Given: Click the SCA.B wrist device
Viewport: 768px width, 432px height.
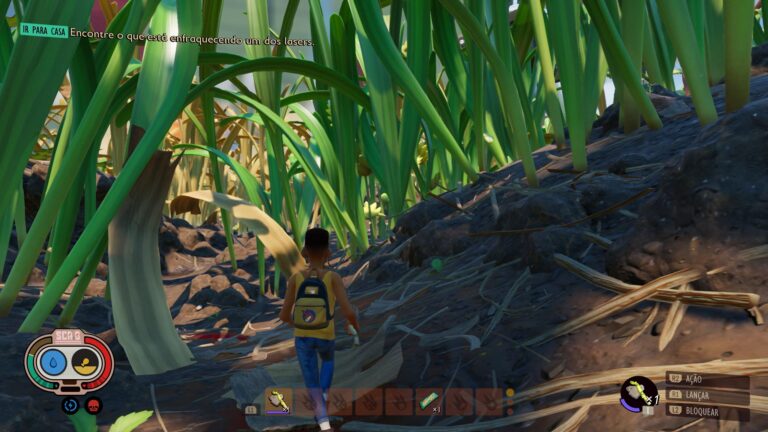Looking at the screenshot, I should click(x=69, y=360).
